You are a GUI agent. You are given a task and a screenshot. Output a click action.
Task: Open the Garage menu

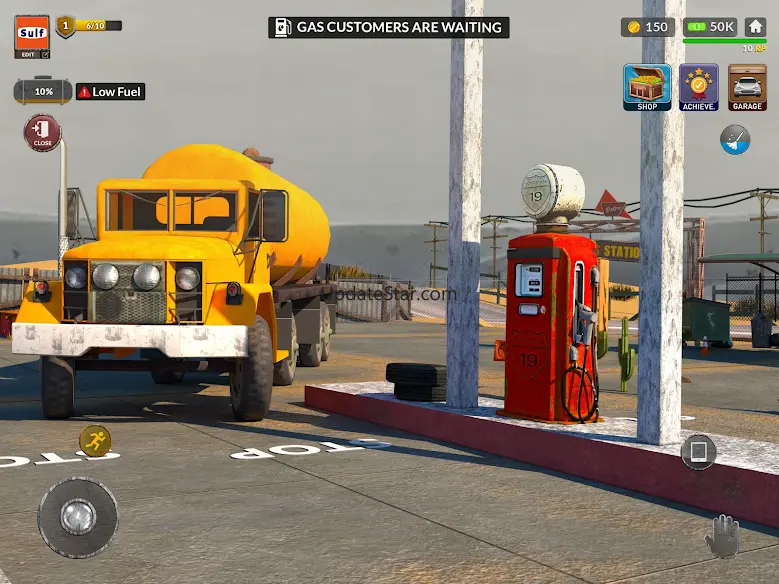click(x=747, y=87)
